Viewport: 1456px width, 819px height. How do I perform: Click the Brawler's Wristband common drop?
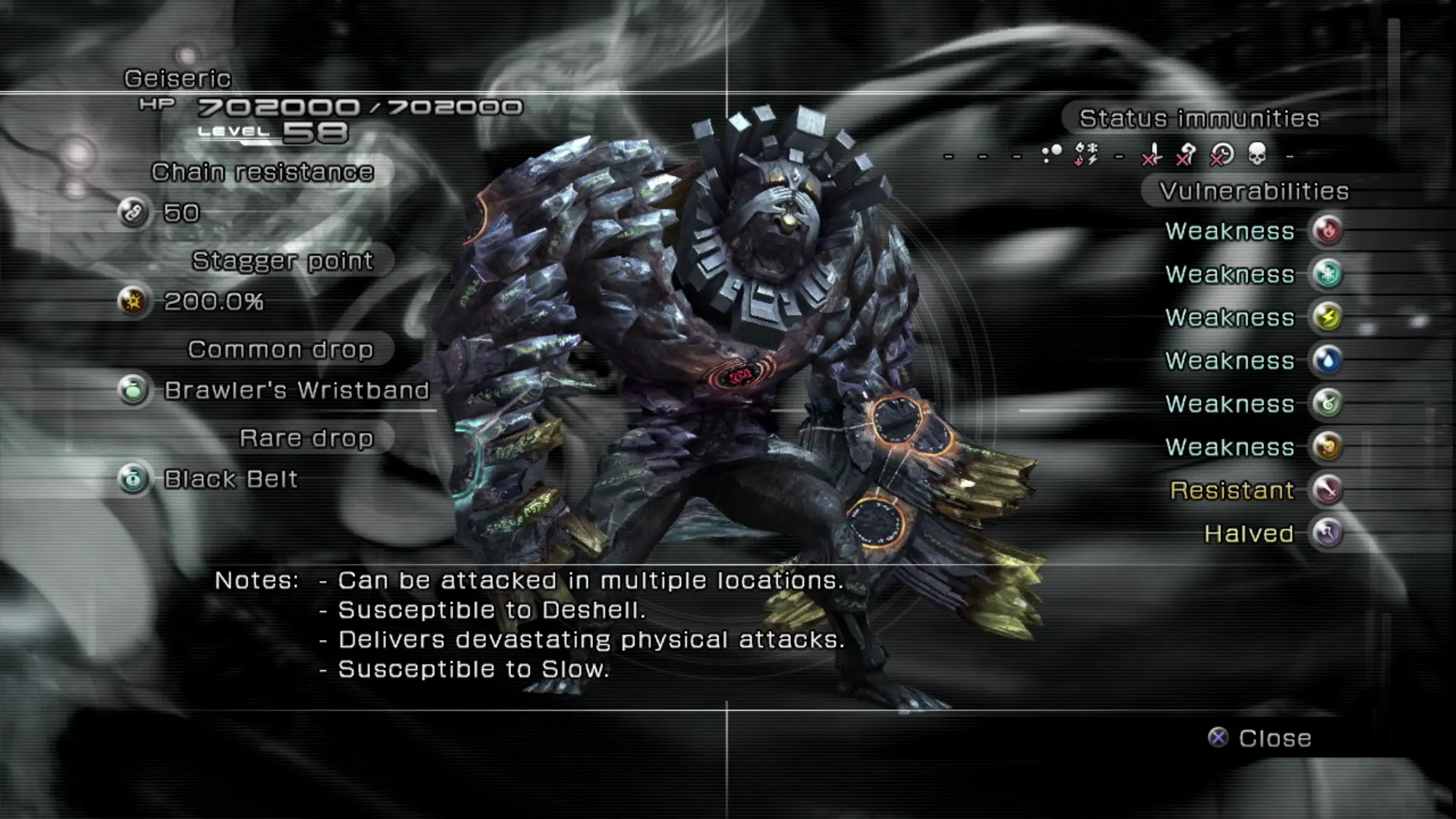pyautogui.click(x=297, y=391)
